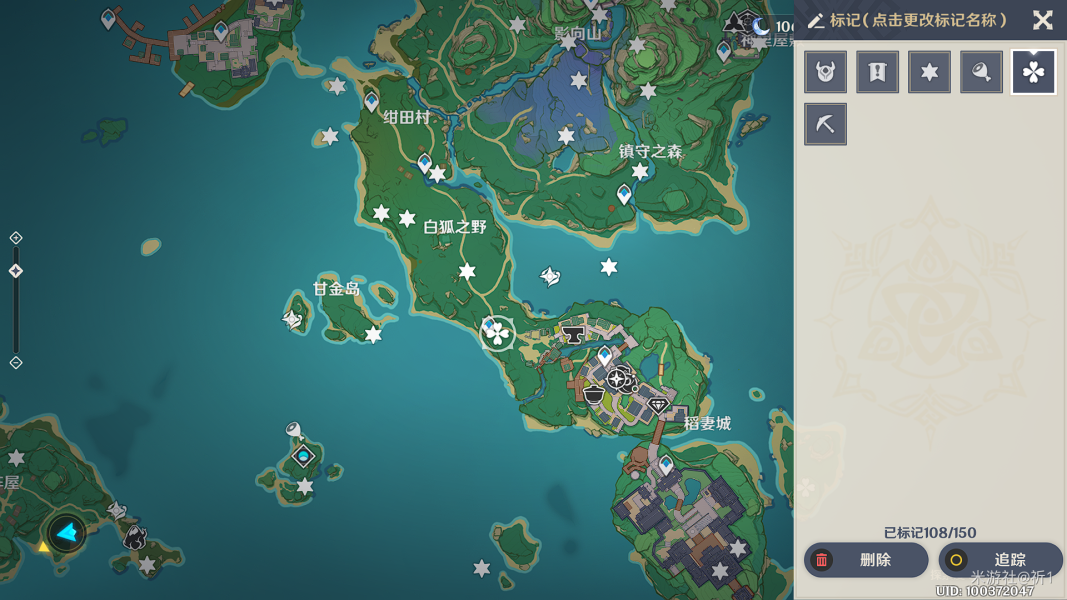Select the horned monster mask marker icon
Viewport: 1067px width, 600px height.
(x=825, y=72)
